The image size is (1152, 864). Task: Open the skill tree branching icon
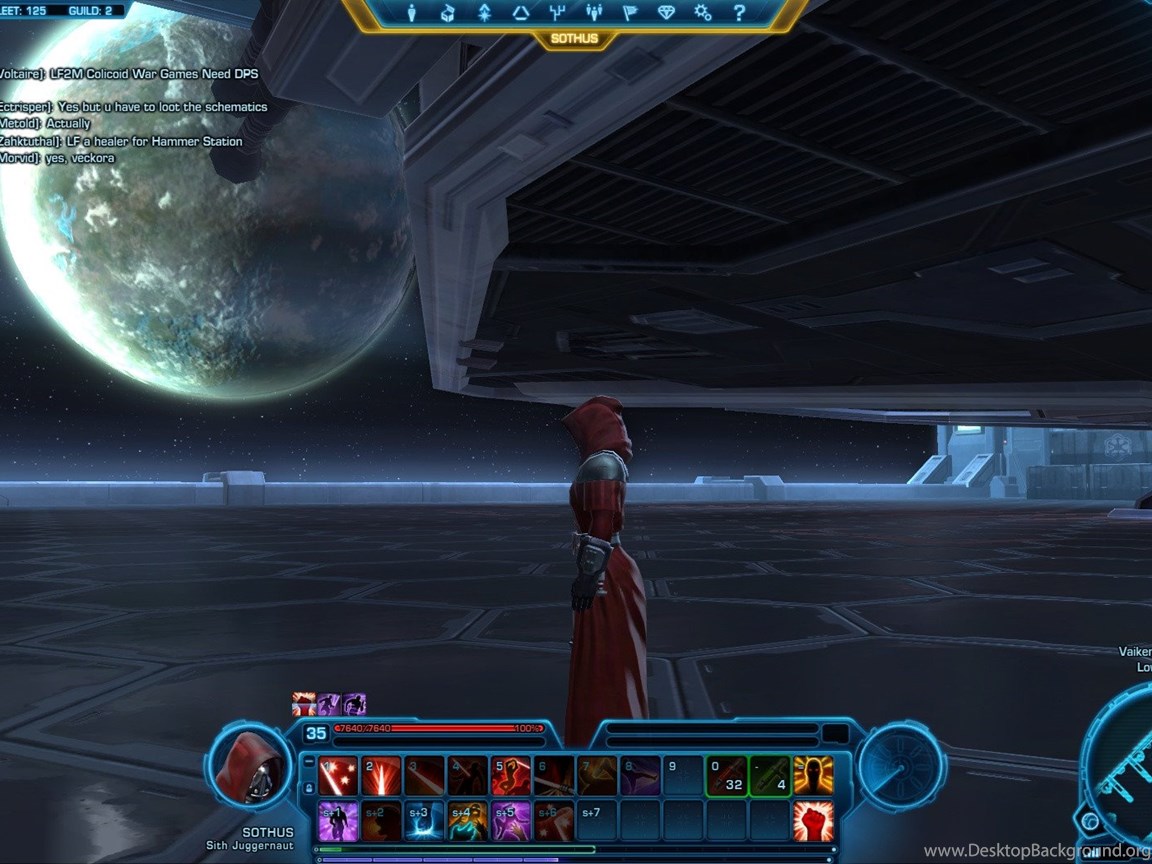(x=557, y=13)
